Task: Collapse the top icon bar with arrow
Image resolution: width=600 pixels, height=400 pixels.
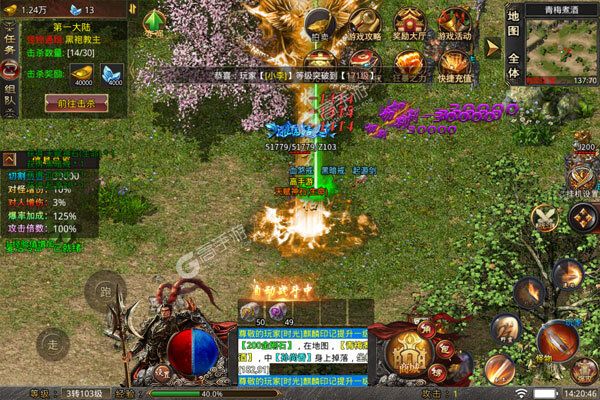Action: (492, 47)
